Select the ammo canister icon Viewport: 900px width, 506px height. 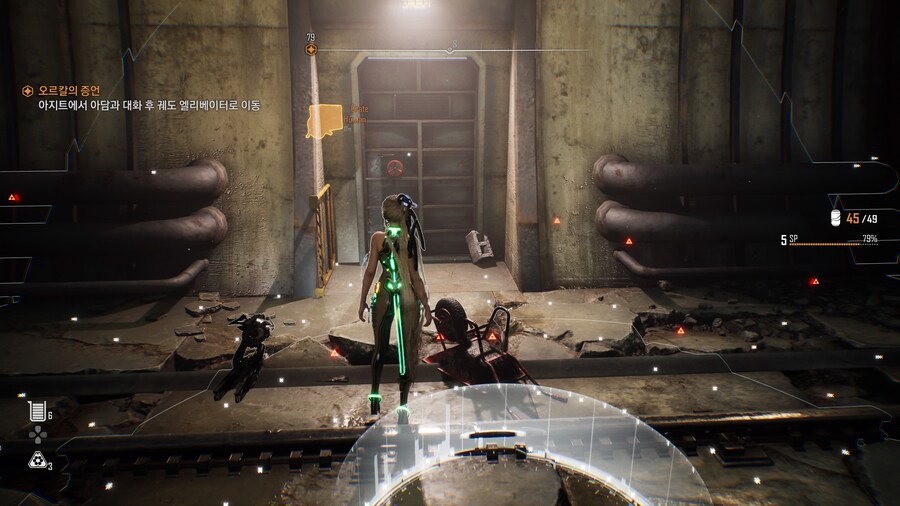tap(836, 218)
